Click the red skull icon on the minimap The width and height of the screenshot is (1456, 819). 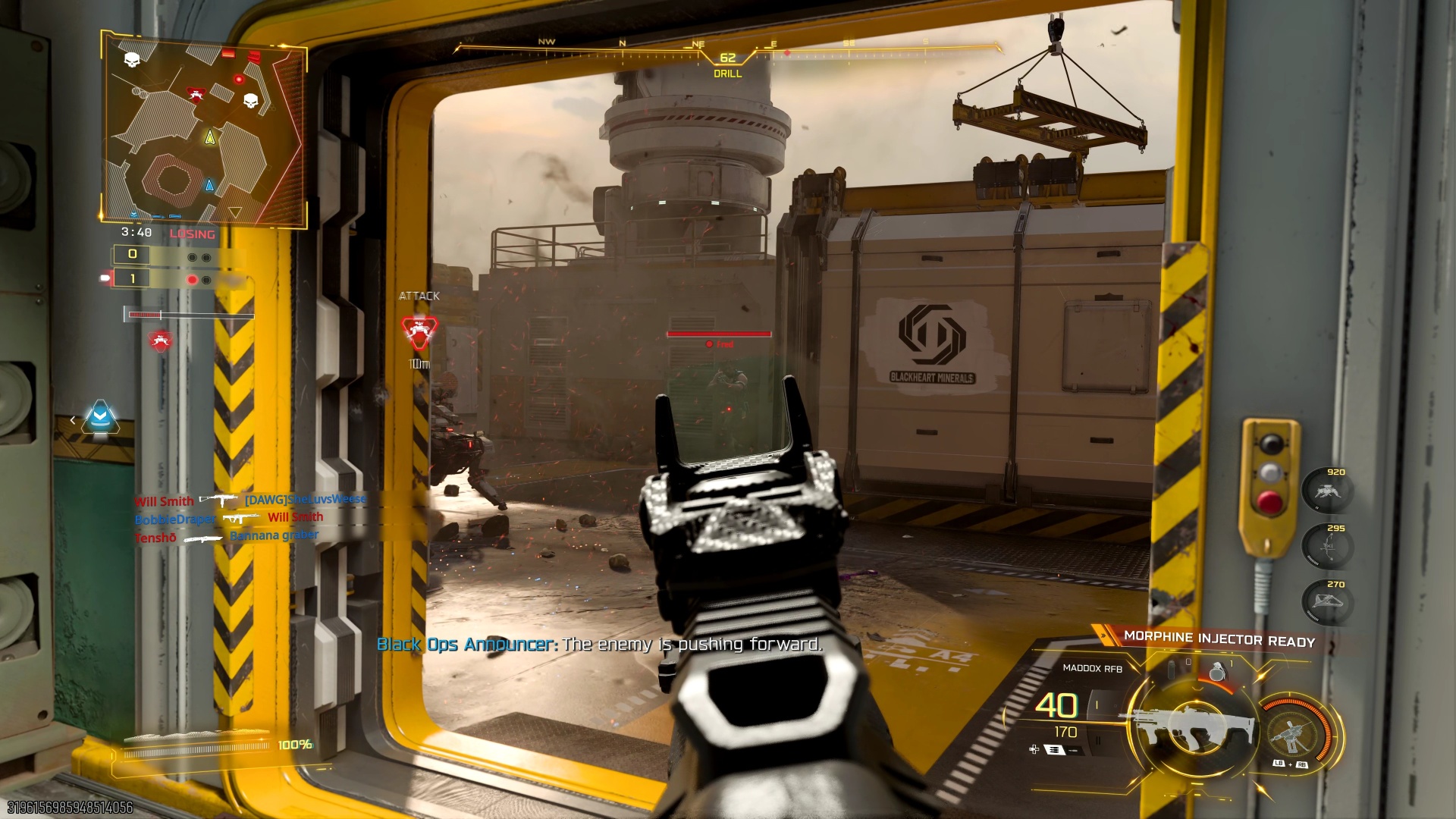tap(196, 93)
